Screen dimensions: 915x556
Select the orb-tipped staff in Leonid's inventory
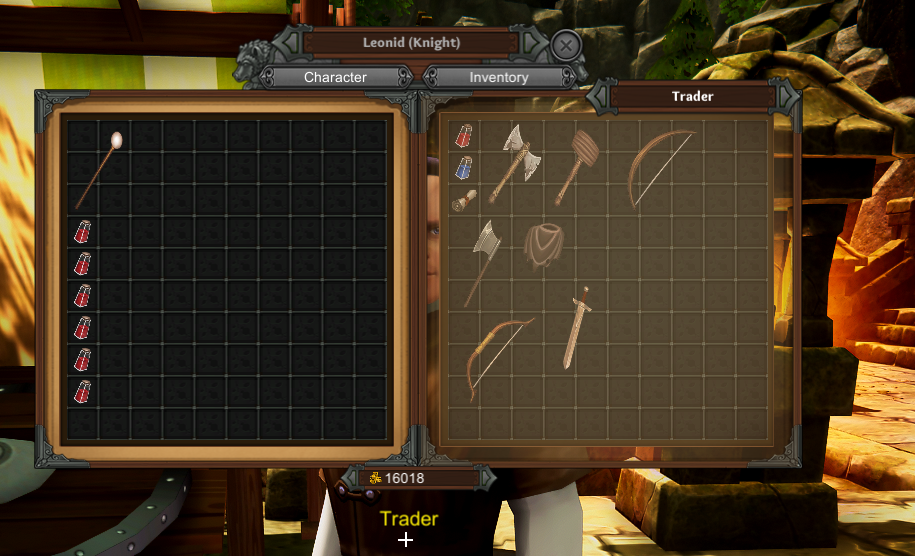98,168
